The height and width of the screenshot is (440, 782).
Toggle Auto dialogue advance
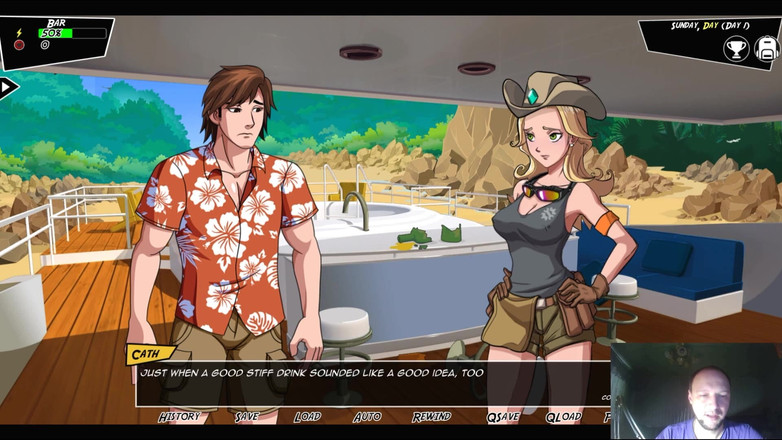(x=367, y=416)
